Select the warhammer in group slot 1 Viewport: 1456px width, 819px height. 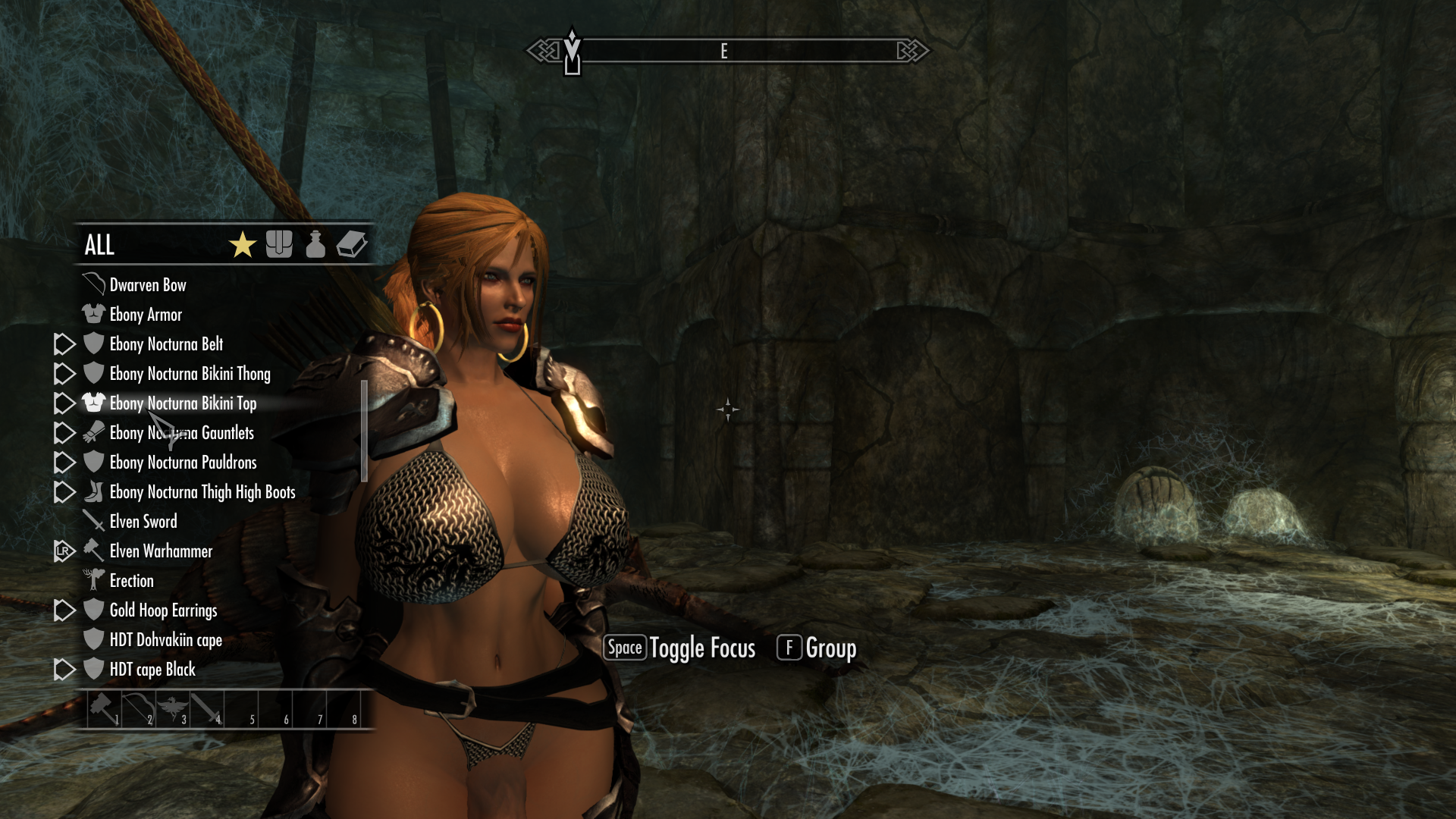103,710
